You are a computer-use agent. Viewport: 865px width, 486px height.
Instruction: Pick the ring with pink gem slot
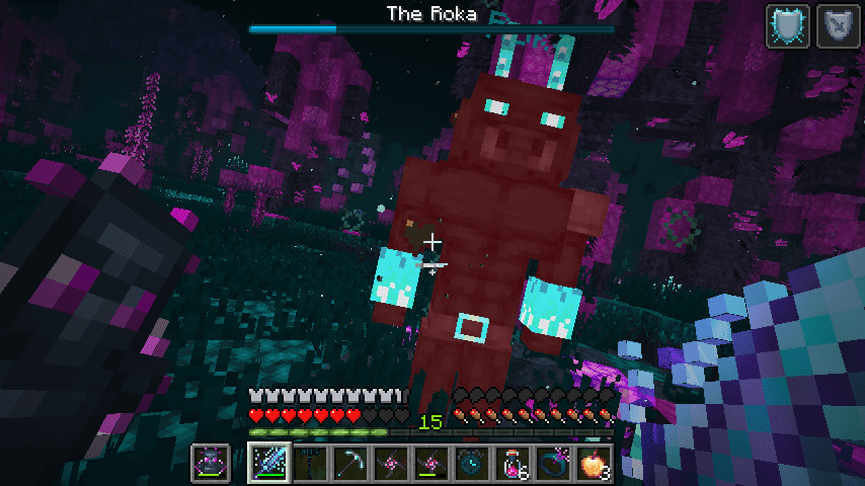point(549,463)
